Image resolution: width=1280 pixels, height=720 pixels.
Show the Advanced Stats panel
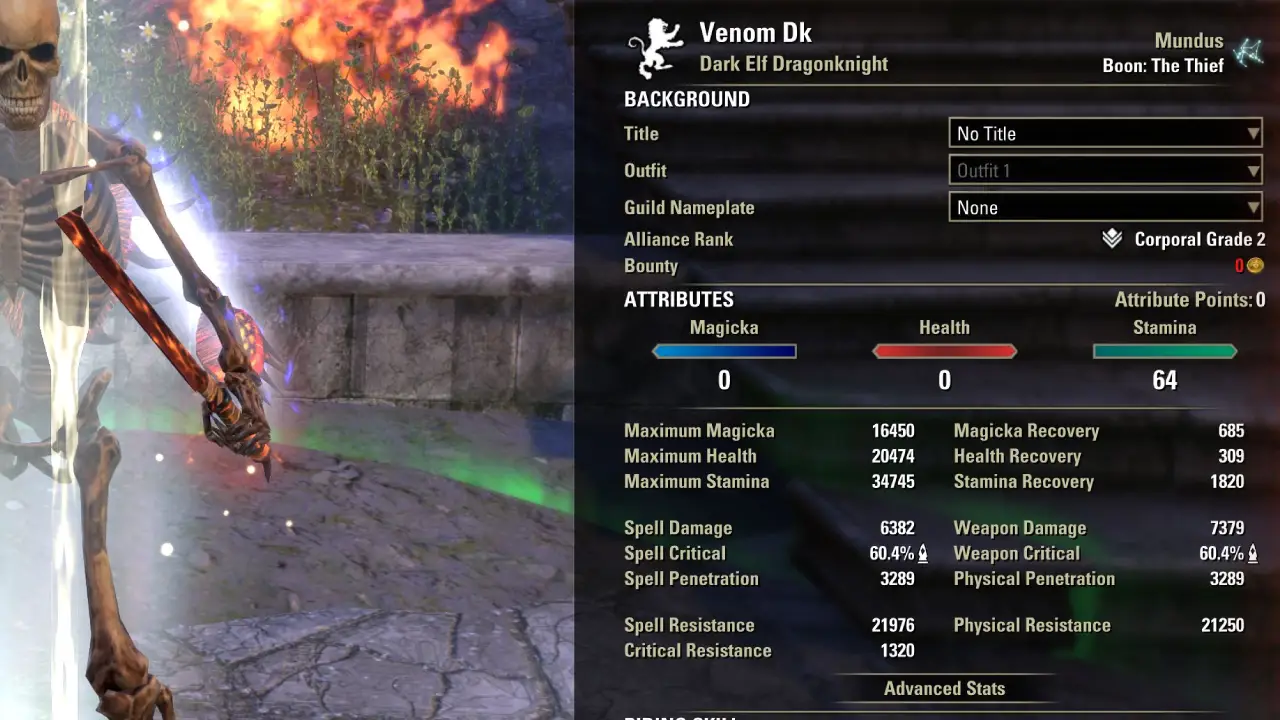coord(944,688)
